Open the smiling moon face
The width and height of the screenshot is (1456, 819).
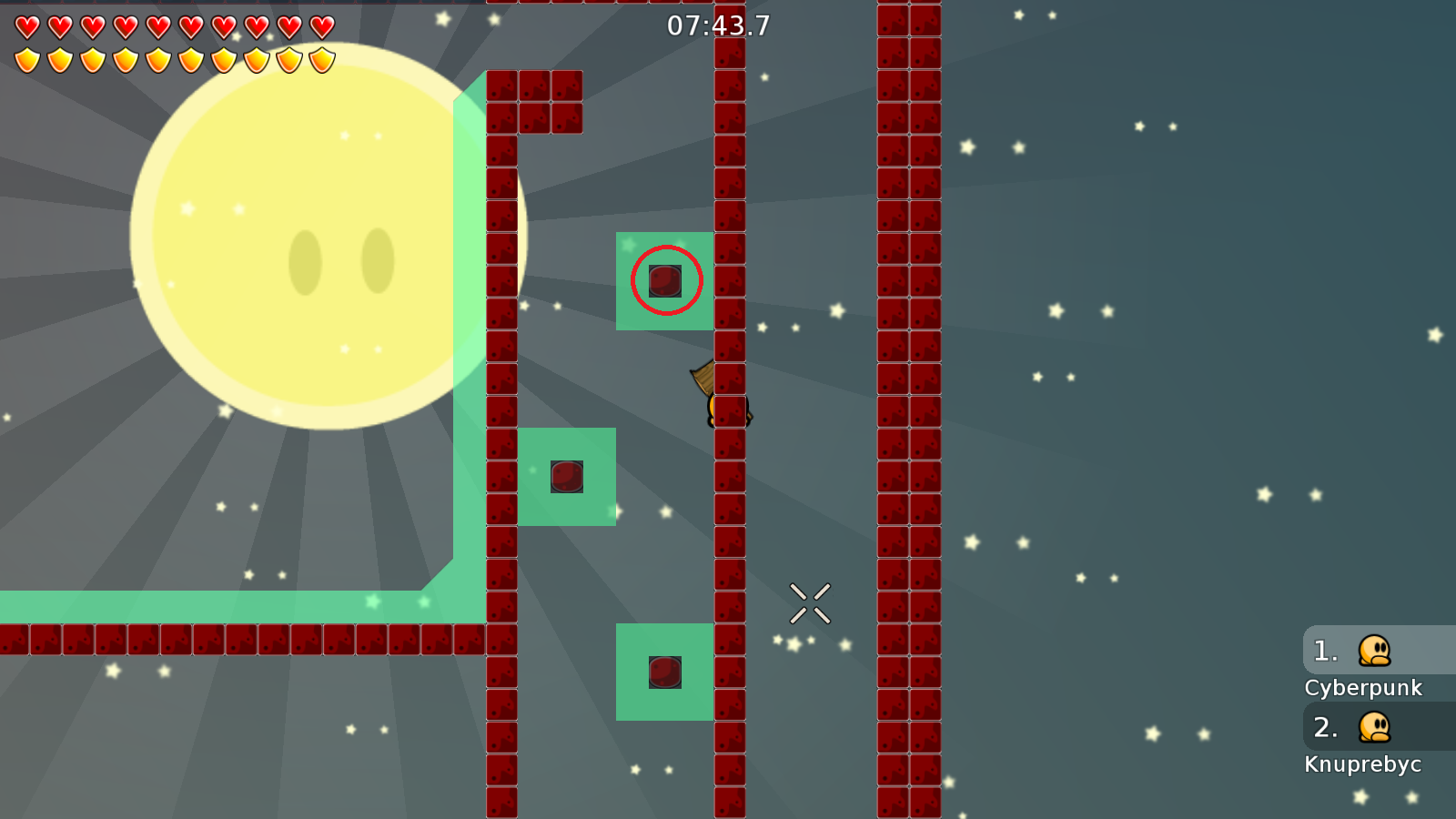tap(337, 255)
